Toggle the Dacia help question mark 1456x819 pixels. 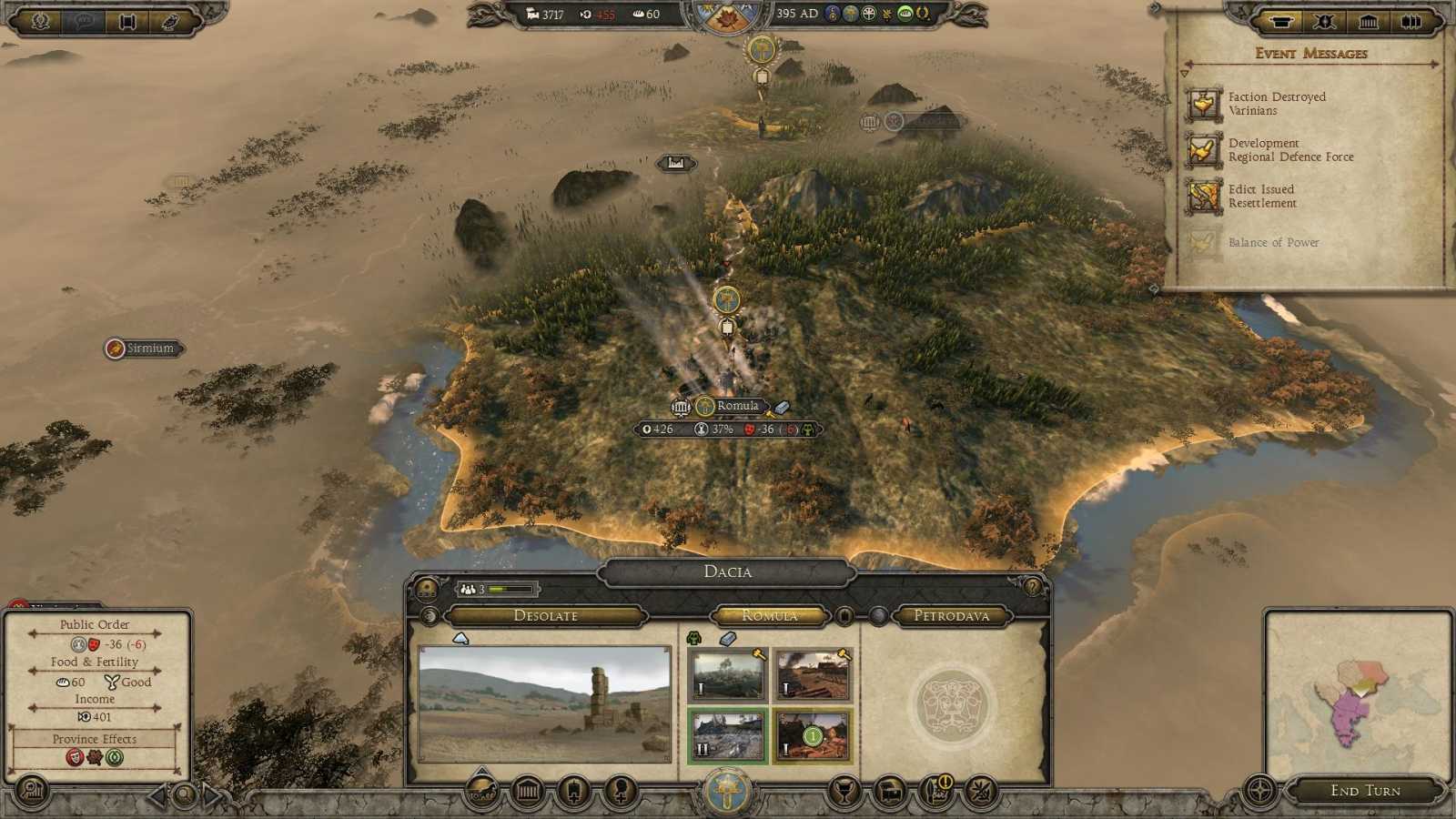(x=1034, y=586)
